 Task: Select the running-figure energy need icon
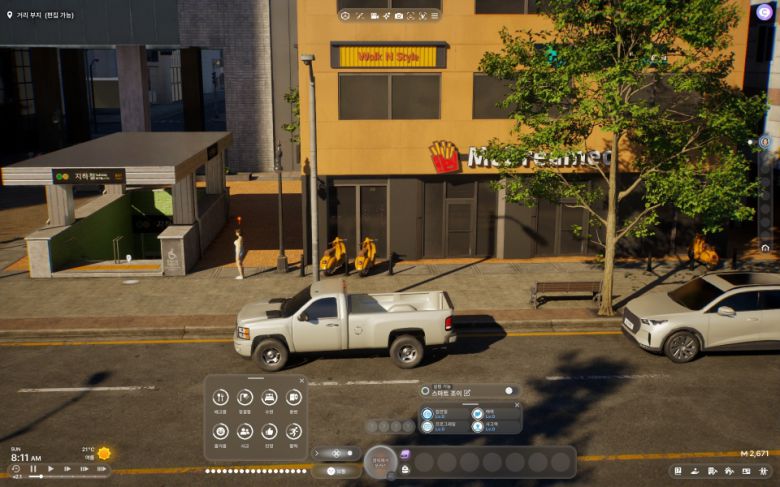pos(293,431)
